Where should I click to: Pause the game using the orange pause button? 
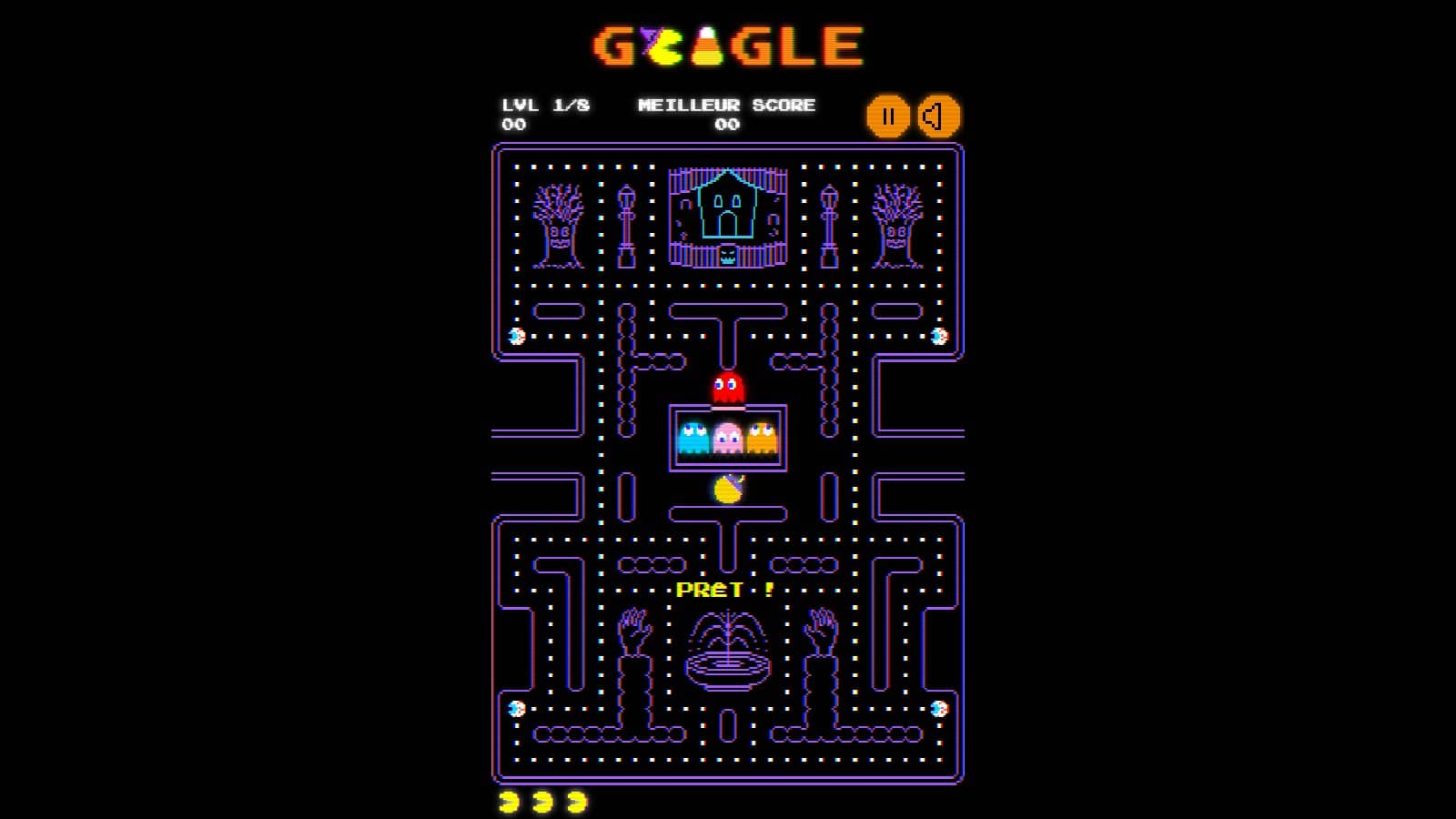pyautogui.click(x=889, y=116)
